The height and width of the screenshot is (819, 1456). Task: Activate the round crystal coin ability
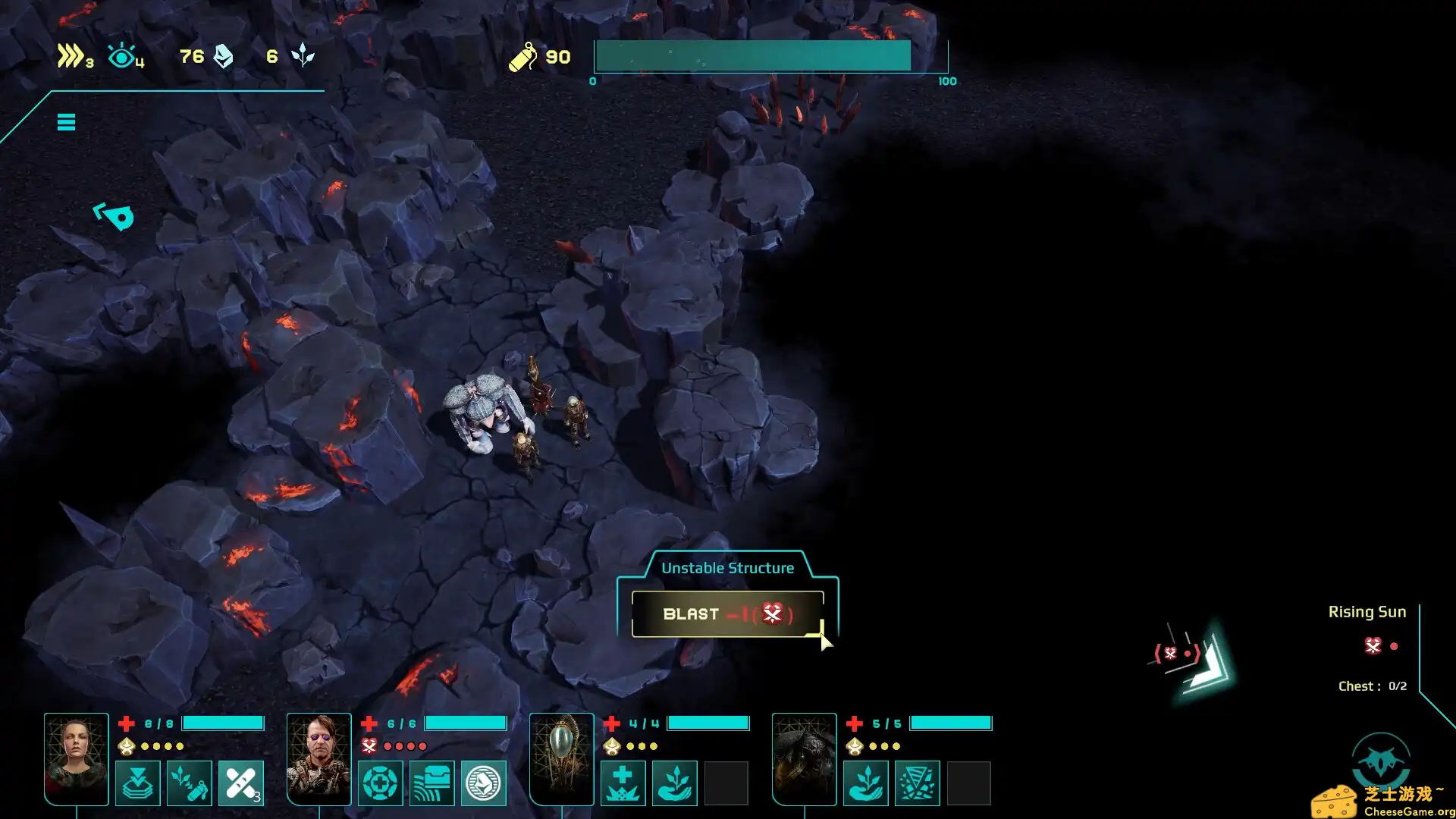pos(483,783)
